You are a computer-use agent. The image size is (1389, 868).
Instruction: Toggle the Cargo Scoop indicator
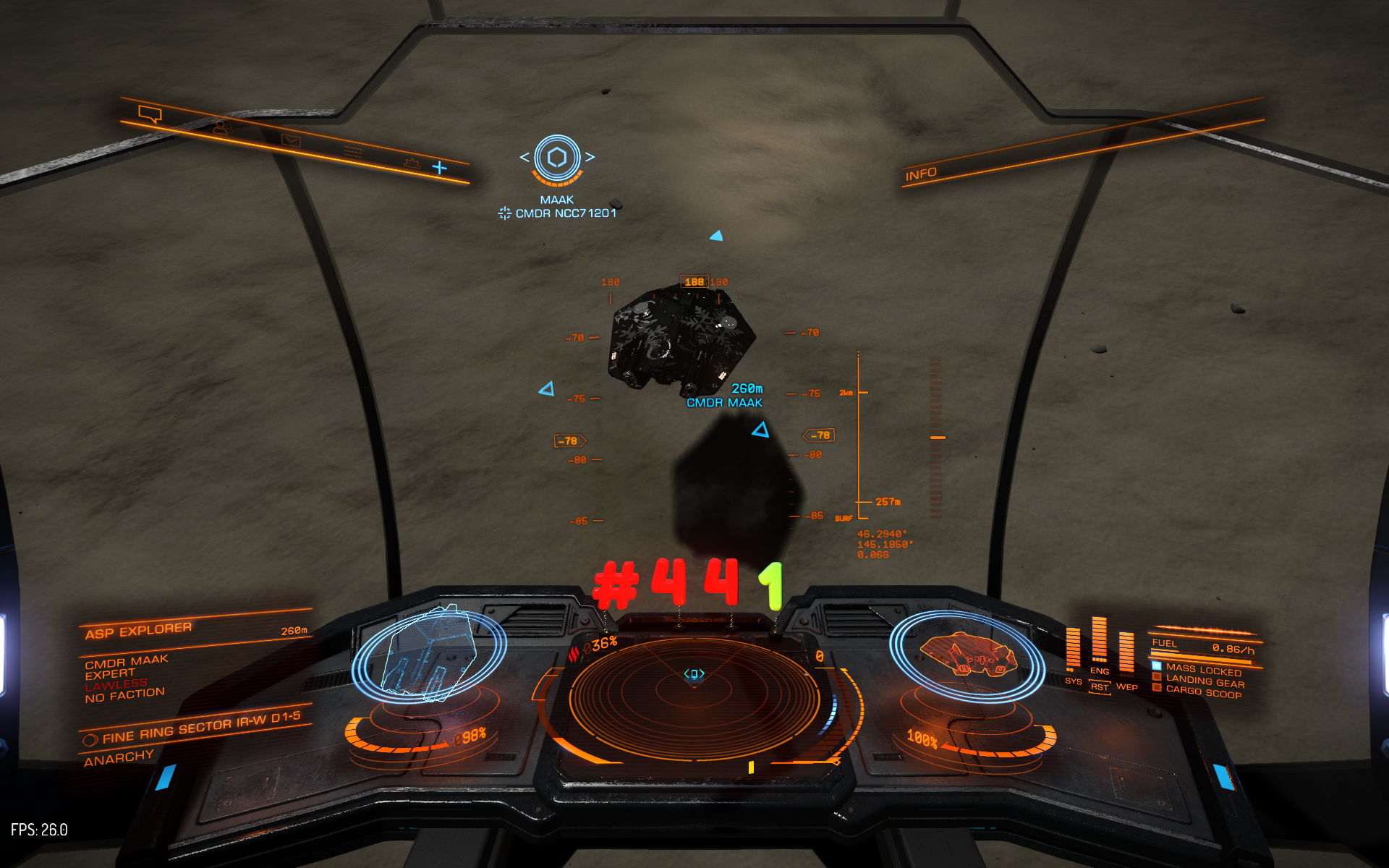click(x=1203, y=692)
